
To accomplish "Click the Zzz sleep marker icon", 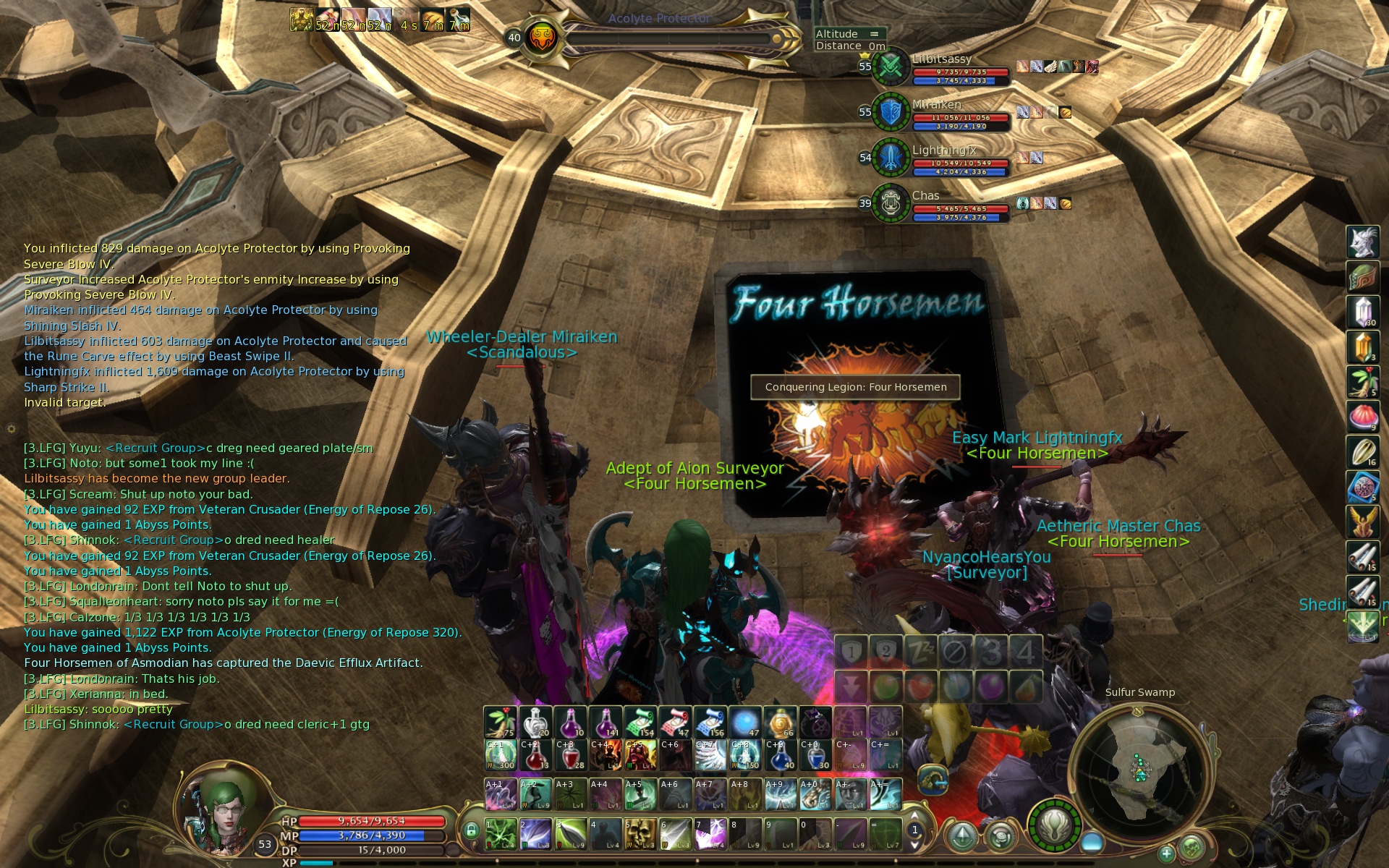I will [920, 652].
